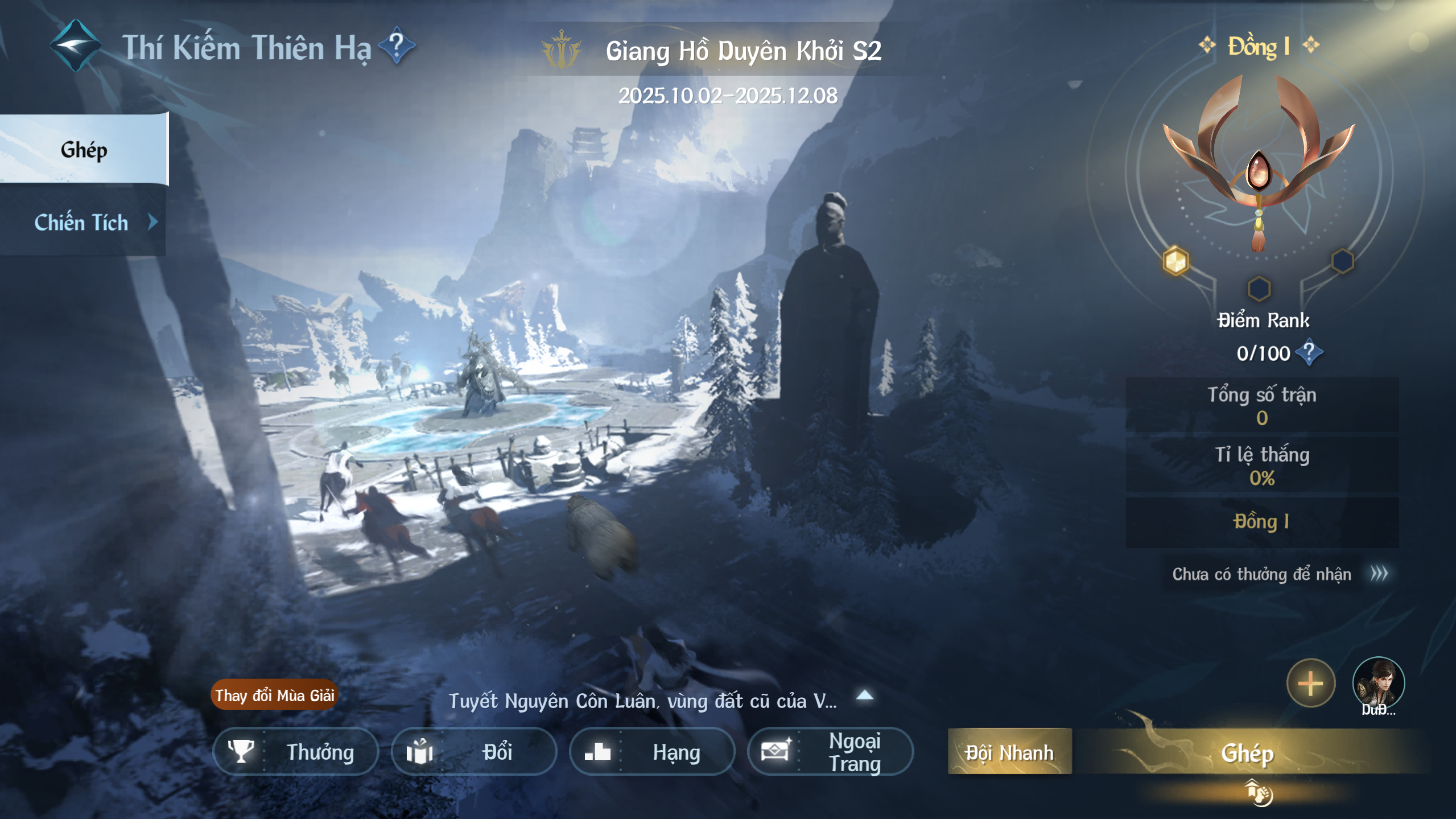The image size is (1456, 819).
Task: Select the player avatar portrait
Action: pyautogui.click(x=1377, y=683)
